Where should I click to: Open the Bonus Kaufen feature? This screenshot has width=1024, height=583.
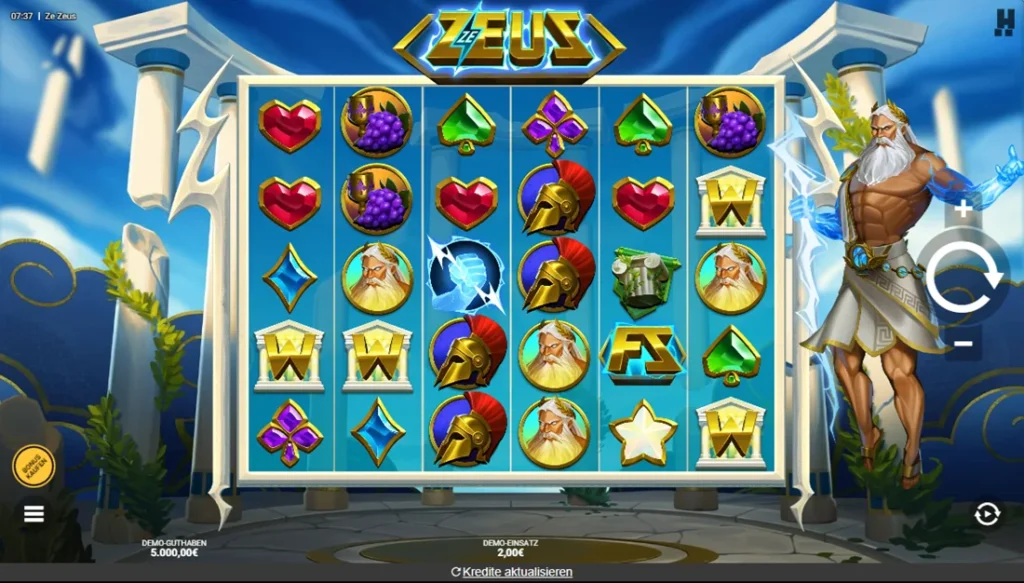pyautogui.click(x=33, y=466)
